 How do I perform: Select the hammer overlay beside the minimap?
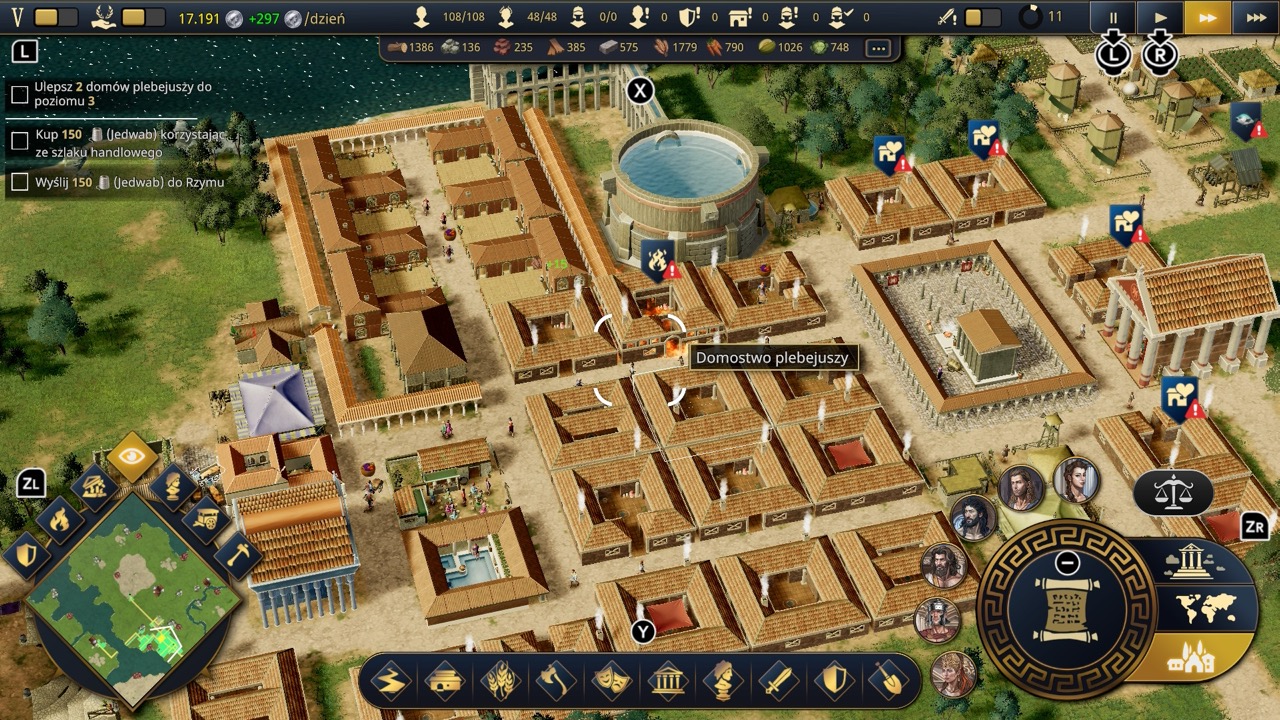point(237,554)
